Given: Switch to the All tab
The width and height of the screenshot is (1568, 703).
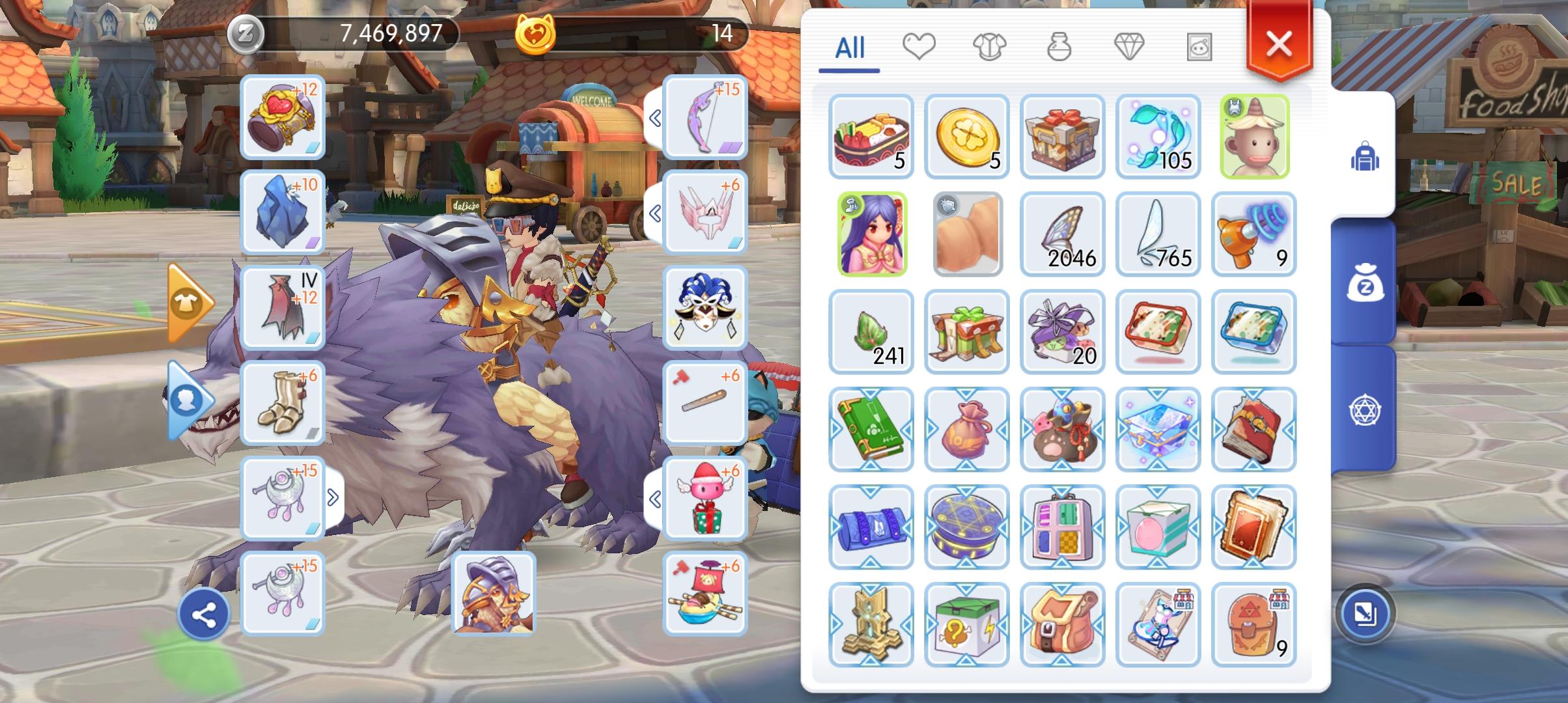Looking at the screenshot, I should (850, 47).
